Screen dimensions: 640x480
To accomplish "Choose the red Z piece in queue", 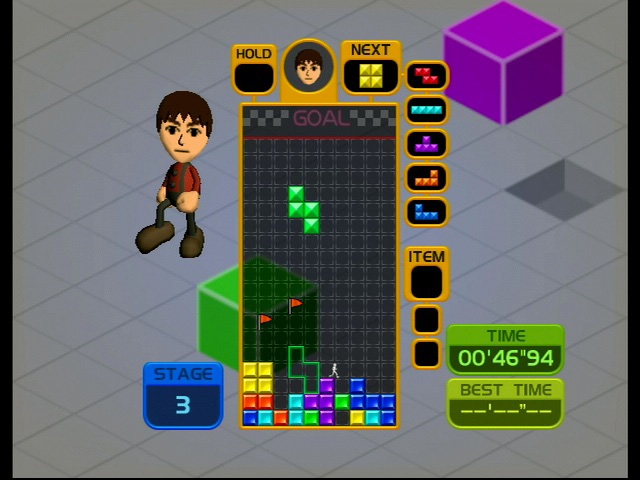I will 427,76.
